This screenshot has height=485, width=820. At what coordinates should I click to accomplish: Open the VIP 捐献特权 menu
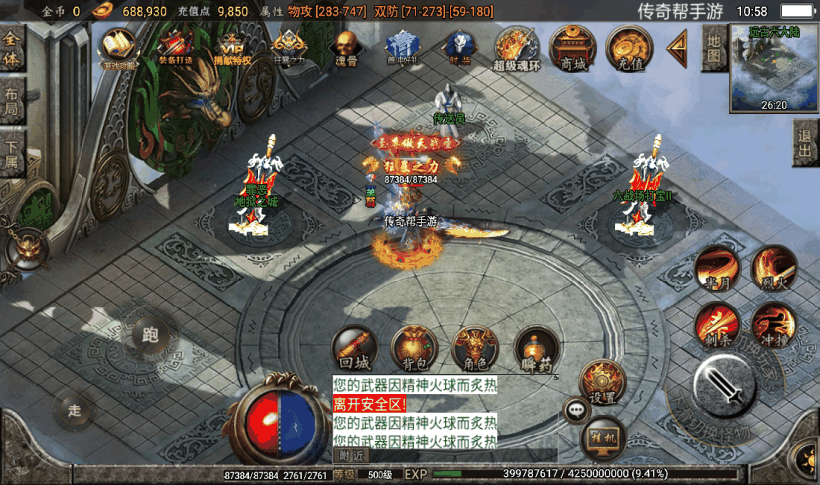point(233,47)
